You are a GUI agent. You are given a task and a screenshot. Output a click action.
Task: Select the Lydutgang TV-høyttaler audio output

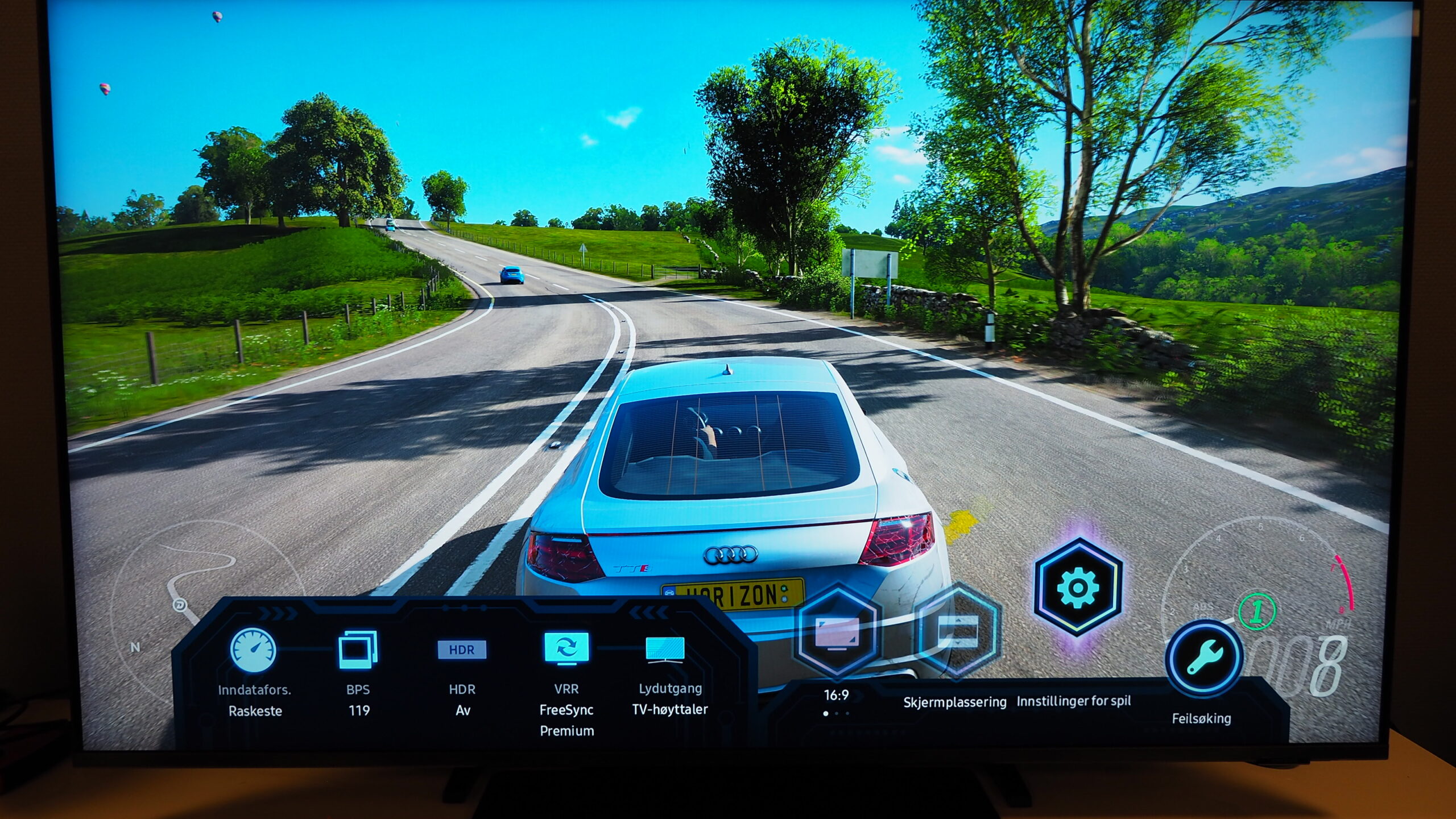[x=665, y=649]
